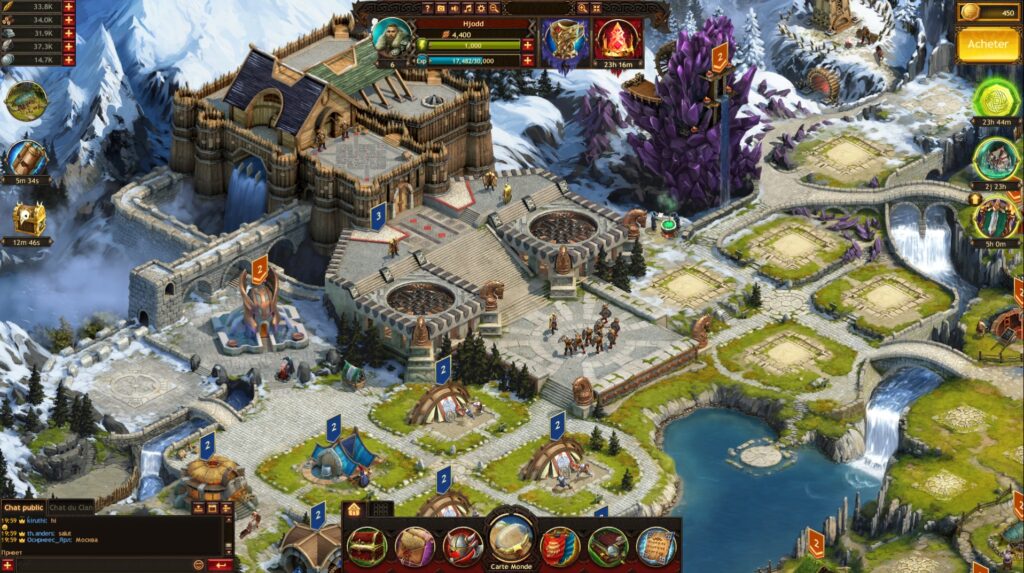Open the armor chestpiece icon in top bar
1024x573 pixels.
[x=566, y=40]
